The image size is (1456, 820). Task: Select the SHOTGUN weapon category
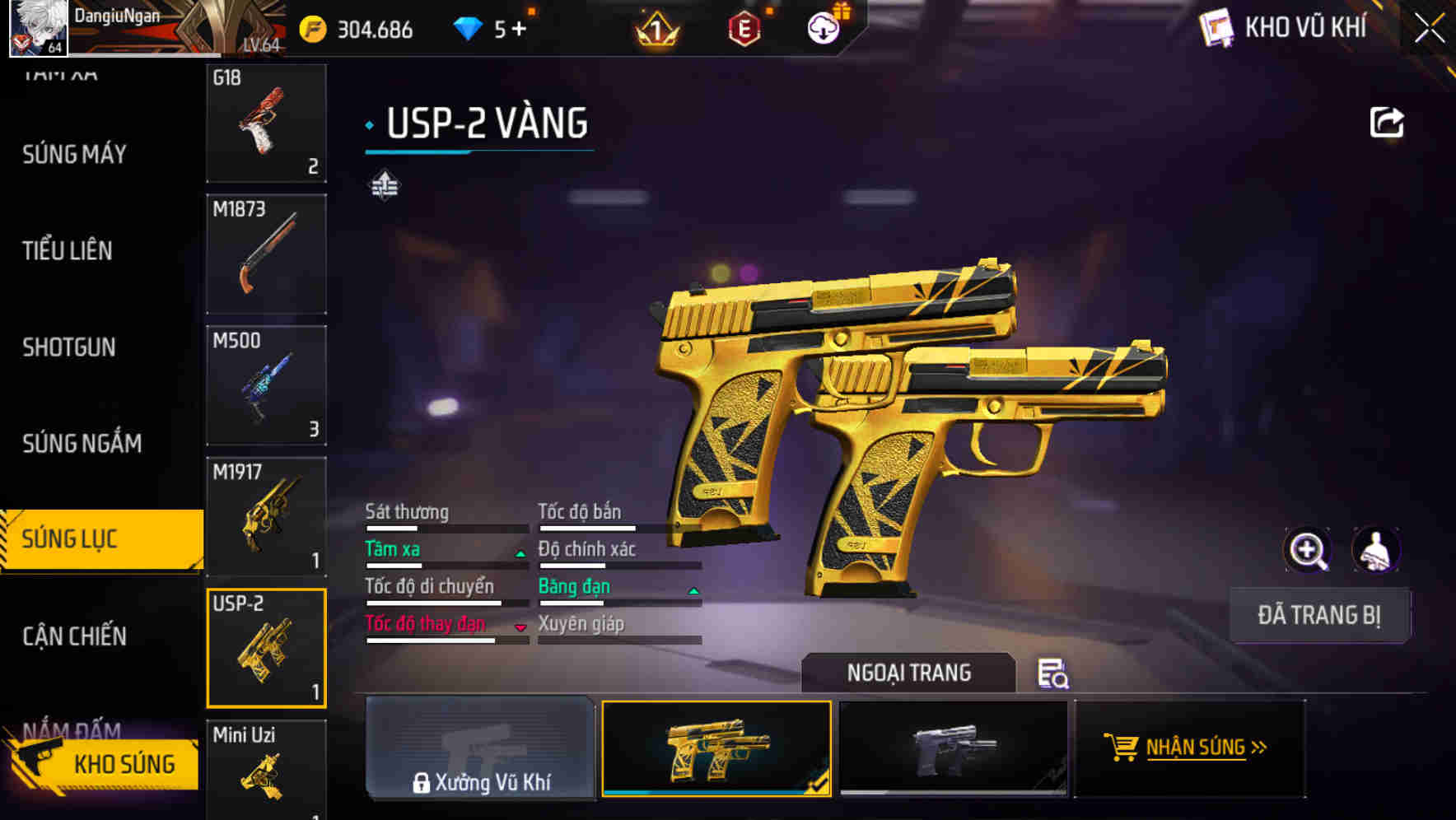(69, 347)
